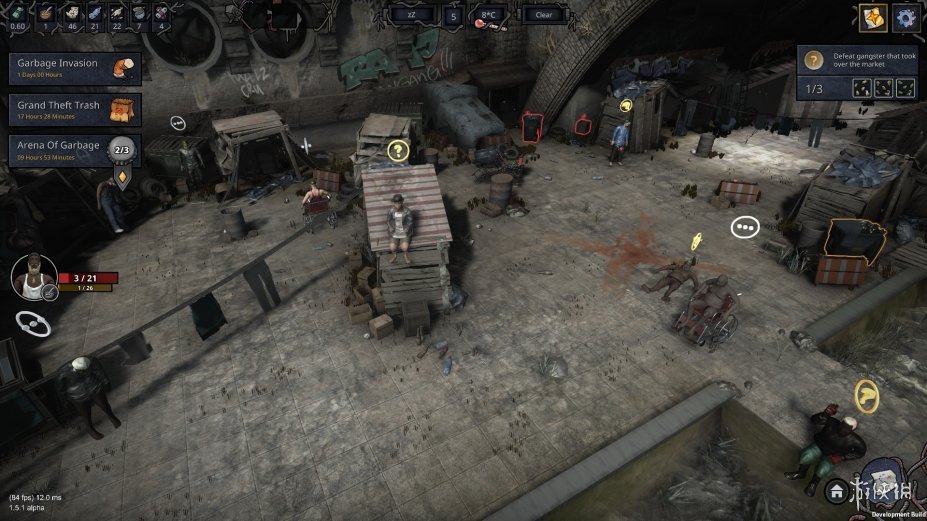Select the Arena Of Garbage event
This screenshot has width=927, height=521.
coord(60,150)
